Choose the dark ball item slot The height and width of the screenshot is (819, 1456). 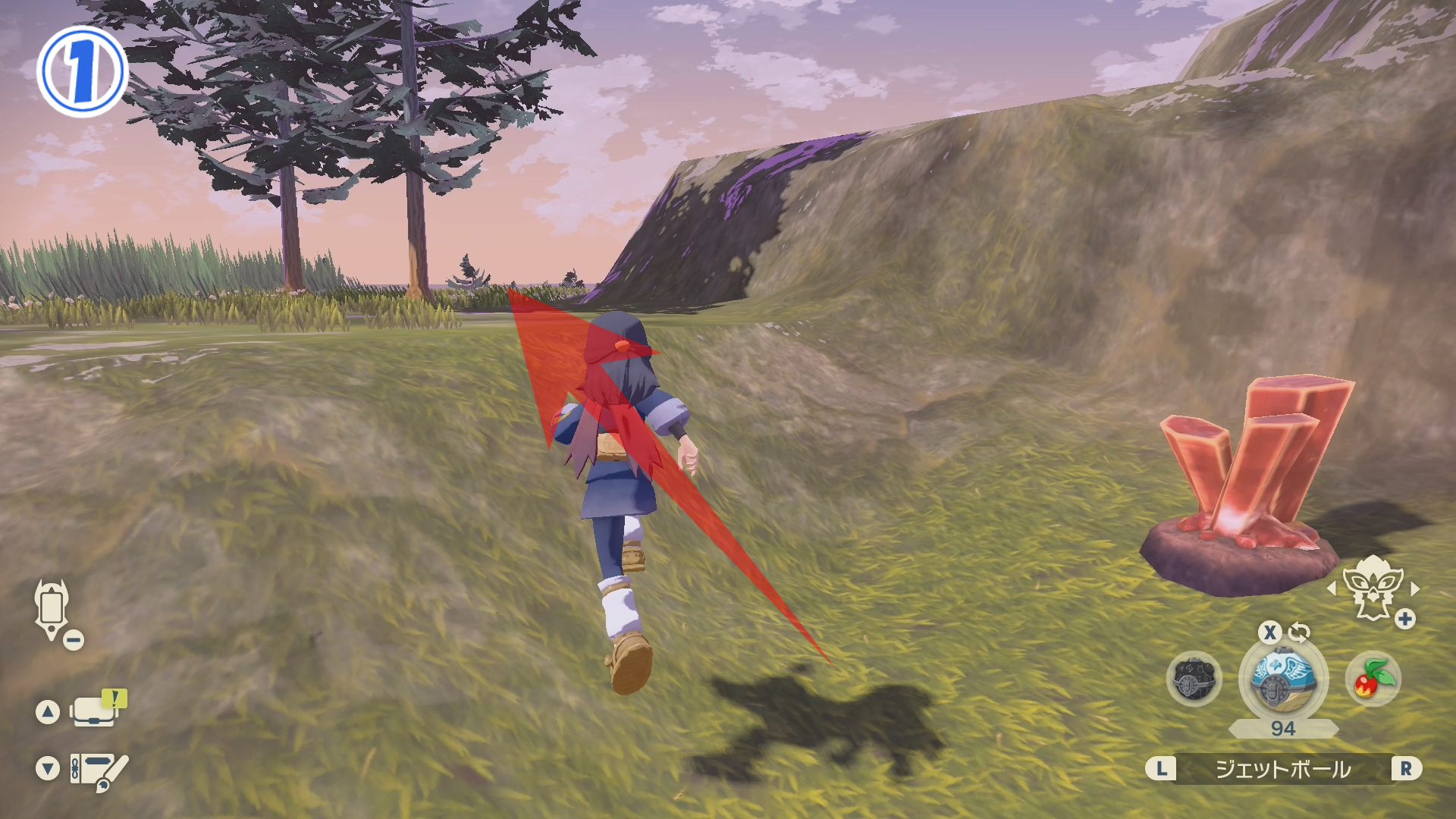tap(1194, 679)
